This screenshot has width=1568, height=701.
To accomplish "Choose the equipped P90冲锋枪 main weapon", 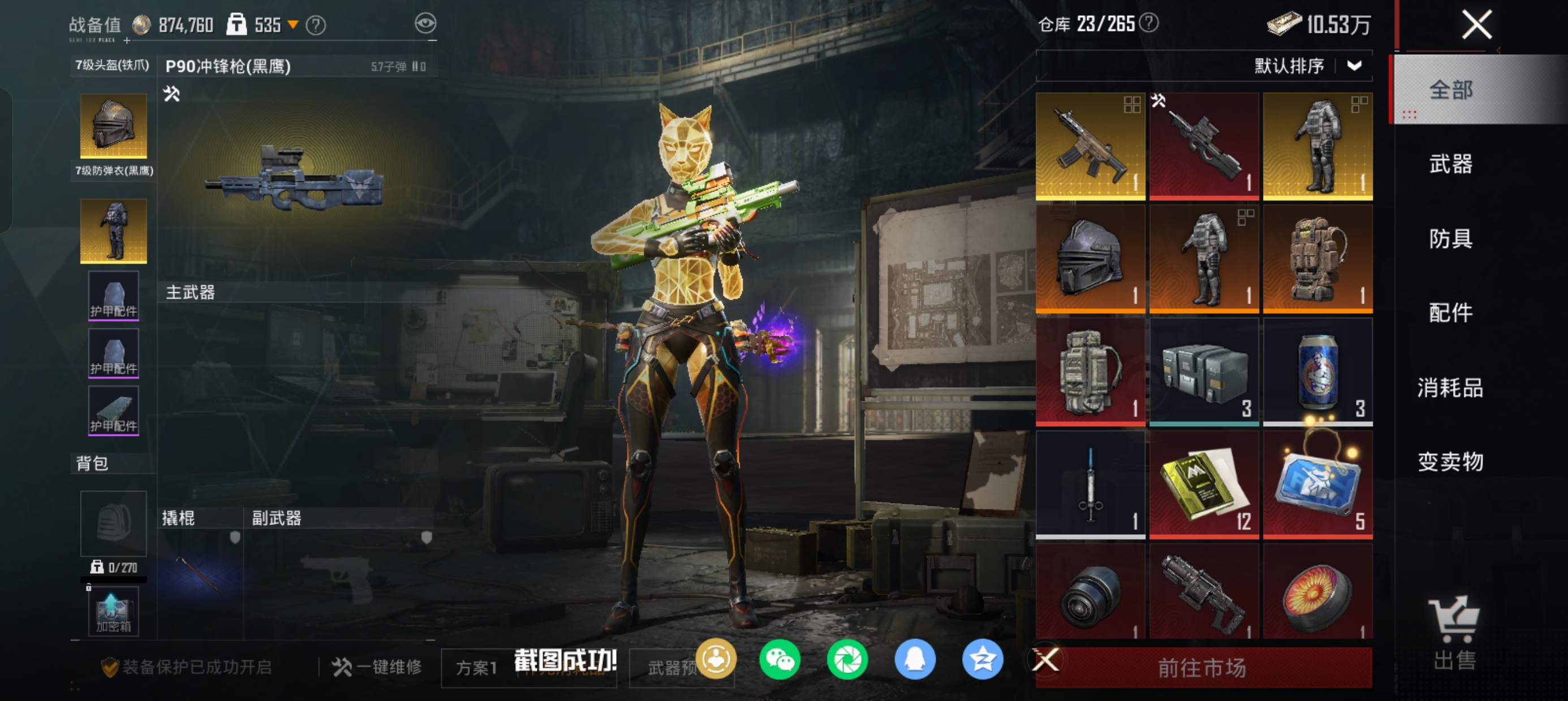I will (x=295, y=176).
